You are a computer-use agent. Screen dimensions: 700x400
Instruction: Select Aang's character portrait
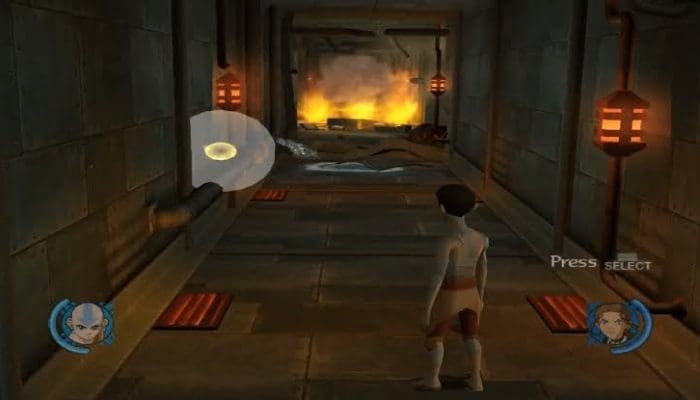tap(85, 323)
